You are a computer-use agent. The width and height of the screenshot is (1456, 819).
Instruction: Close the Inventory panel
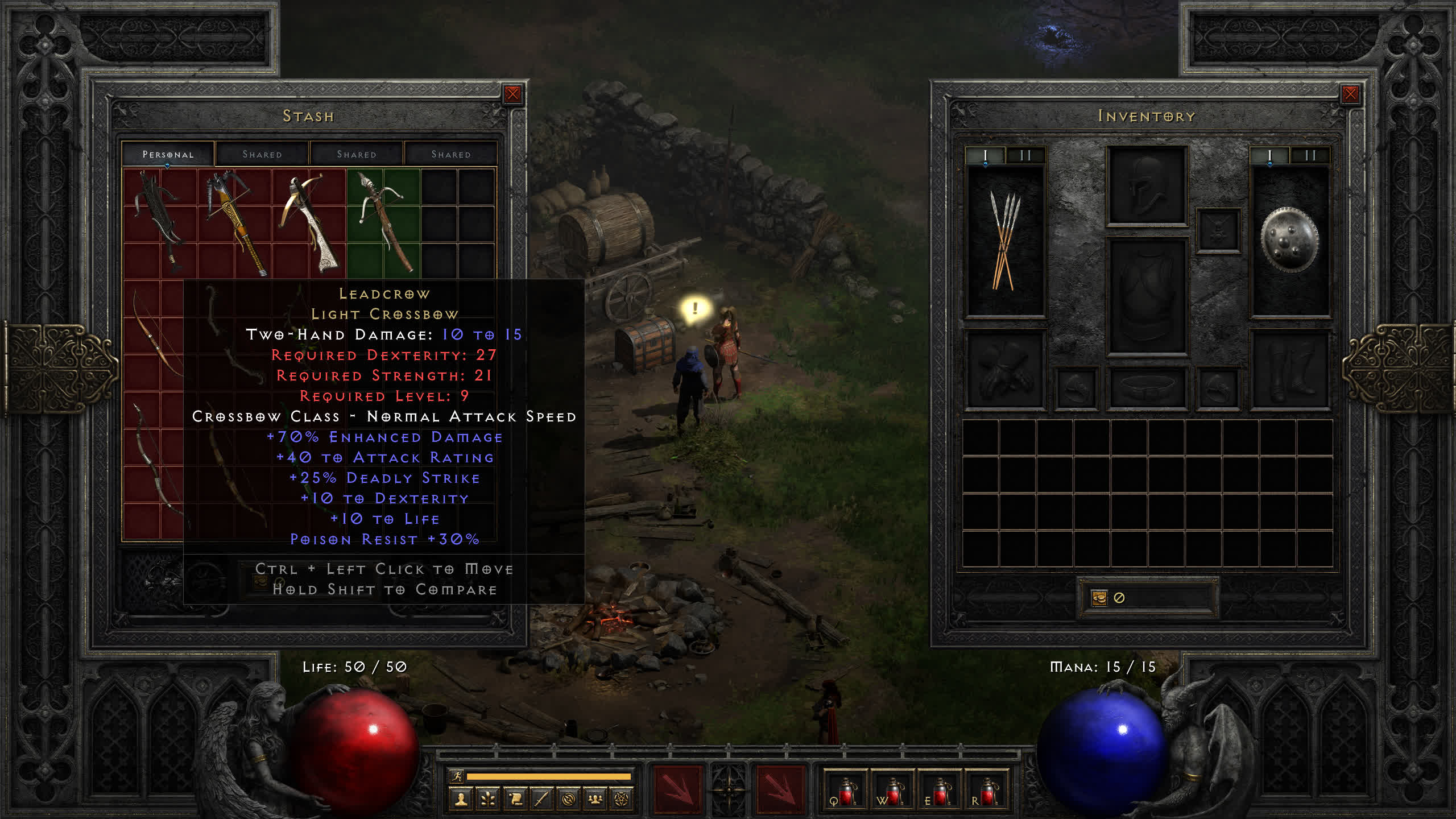1350,94
